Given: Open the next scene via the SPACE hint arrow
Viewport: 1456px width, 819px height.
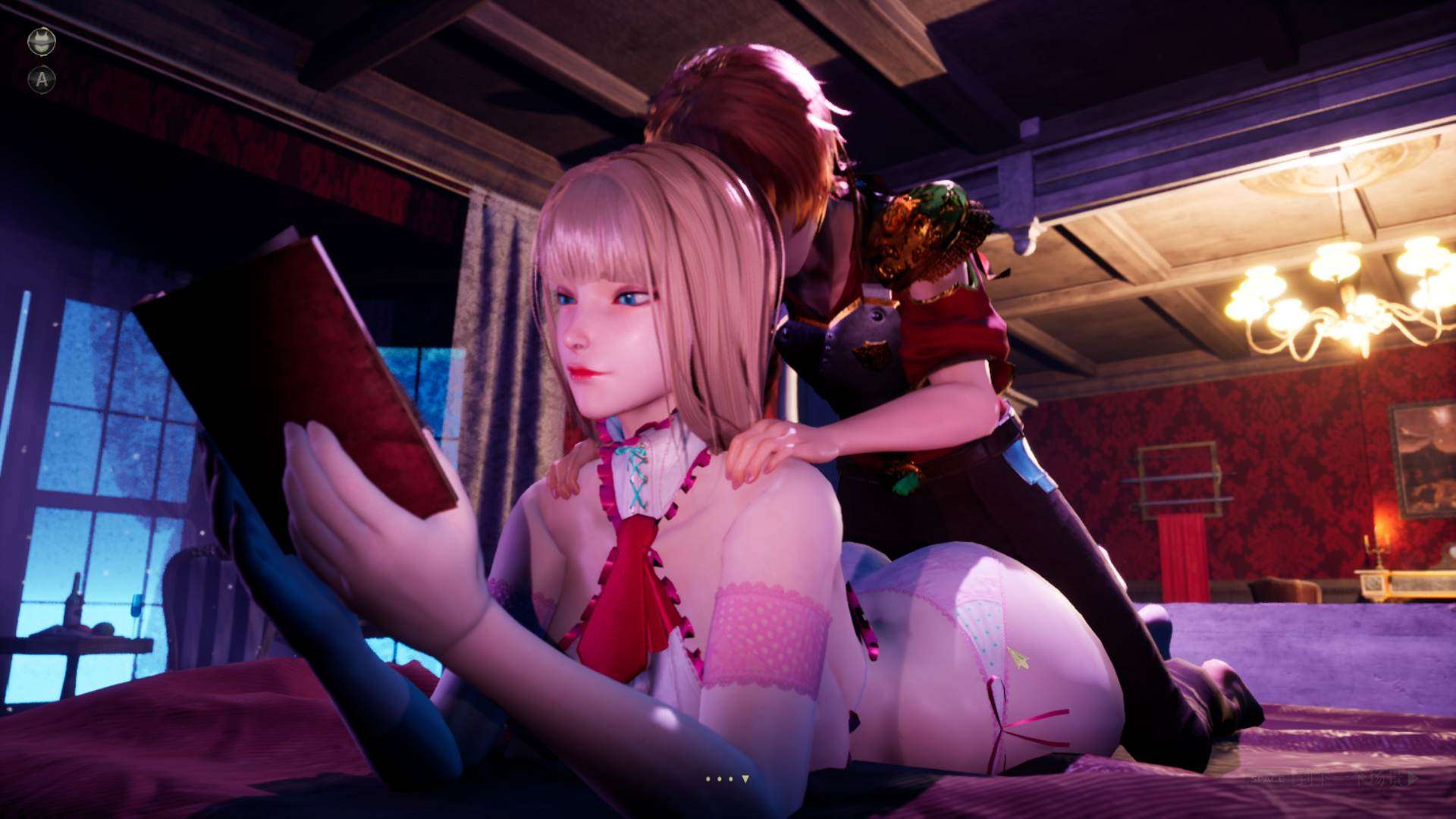Looking at the screenshot, I should click(1414, 778).
